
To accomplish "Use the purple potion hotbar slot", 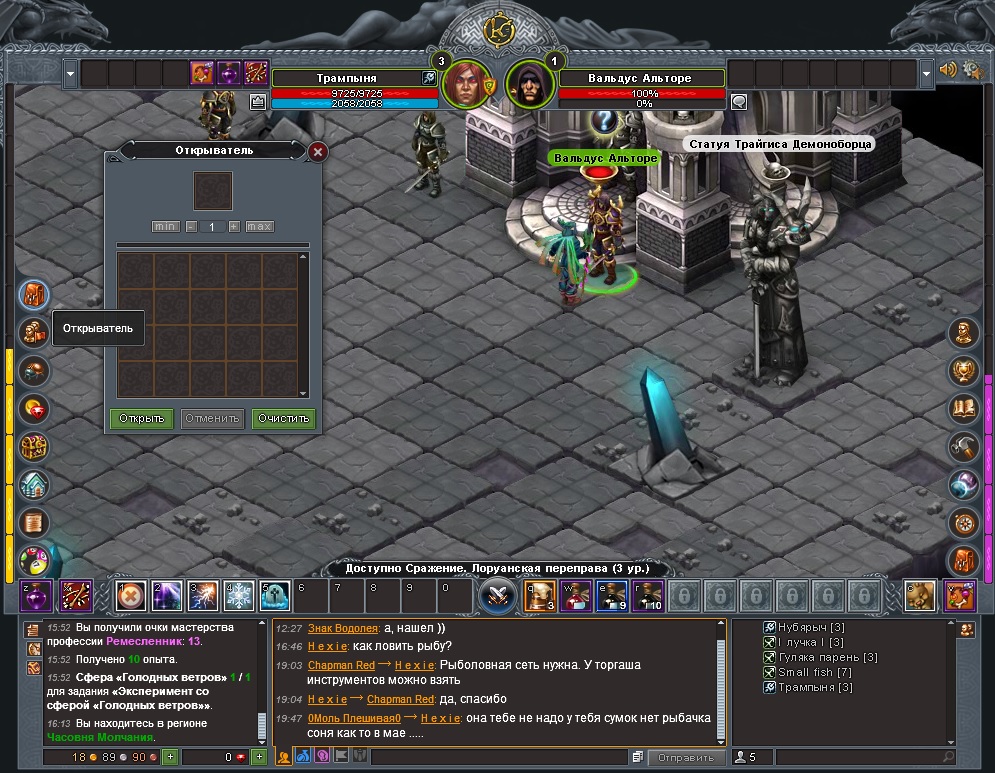I will tap(36, 597).
